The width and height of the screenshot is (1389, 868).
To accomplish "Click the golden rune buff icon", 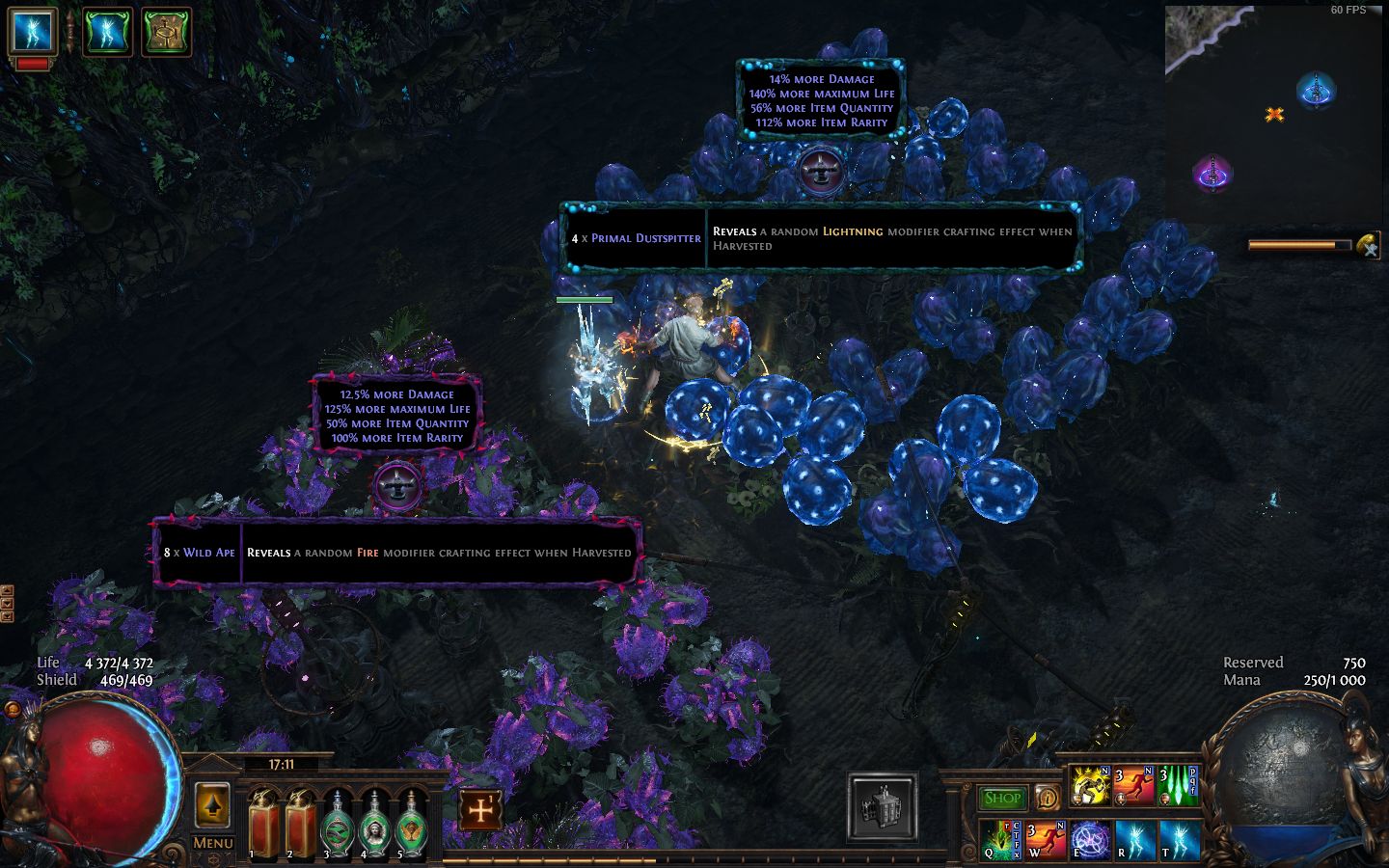I will coord(167,32).
